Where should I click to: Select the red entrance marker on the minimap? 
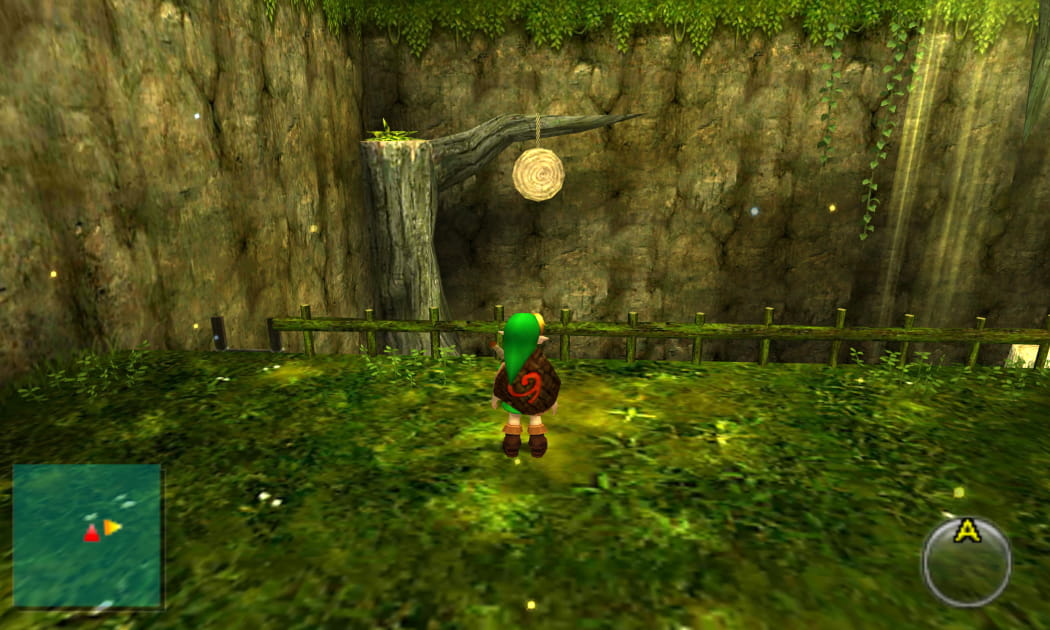91,534
